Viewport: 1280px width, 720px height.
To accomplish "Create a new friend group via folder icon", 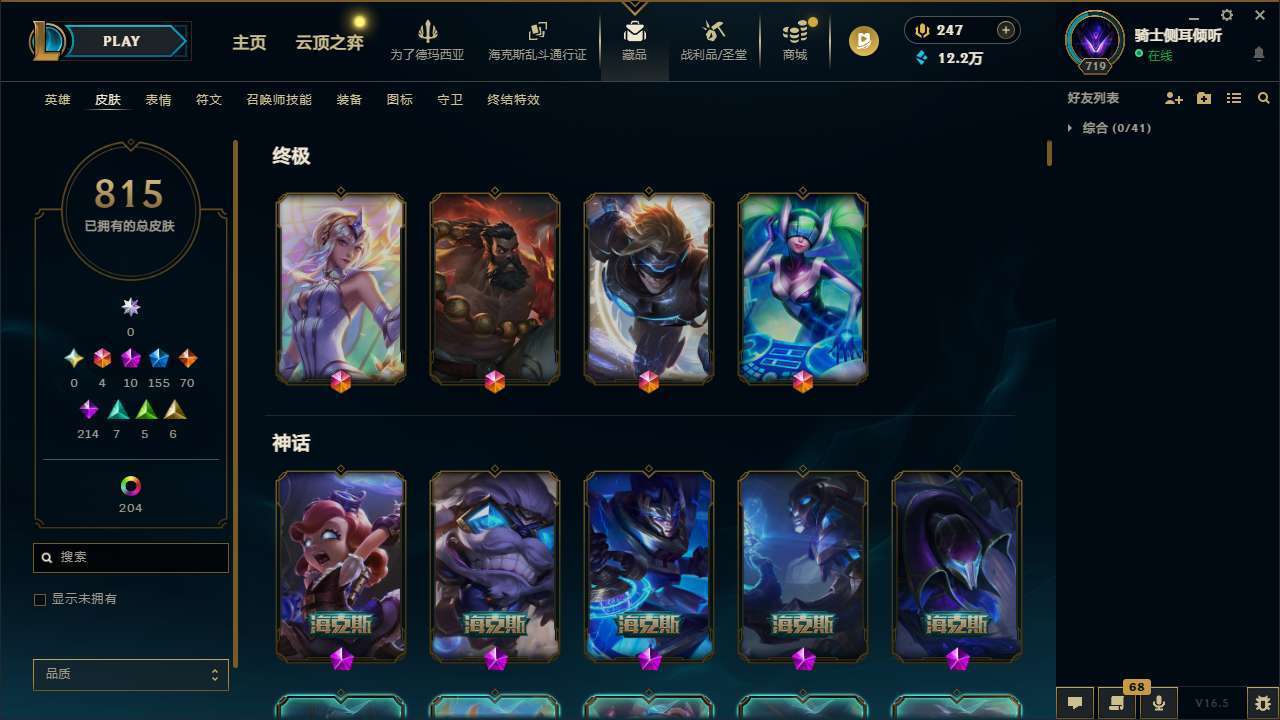I will pos(1204,97).
